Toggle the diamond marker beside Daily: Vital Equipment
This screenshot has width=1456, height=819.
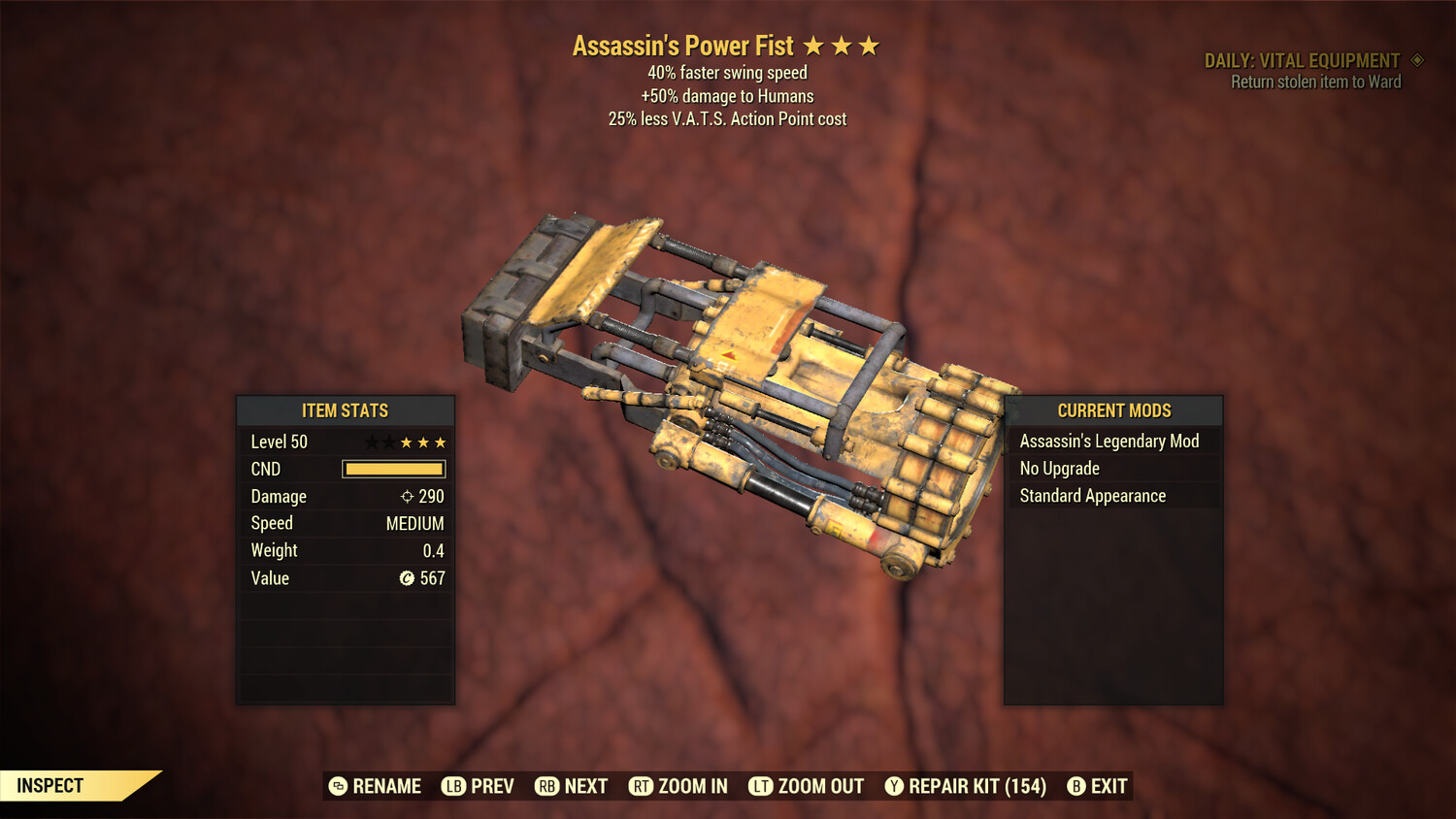click(1416, 59)
